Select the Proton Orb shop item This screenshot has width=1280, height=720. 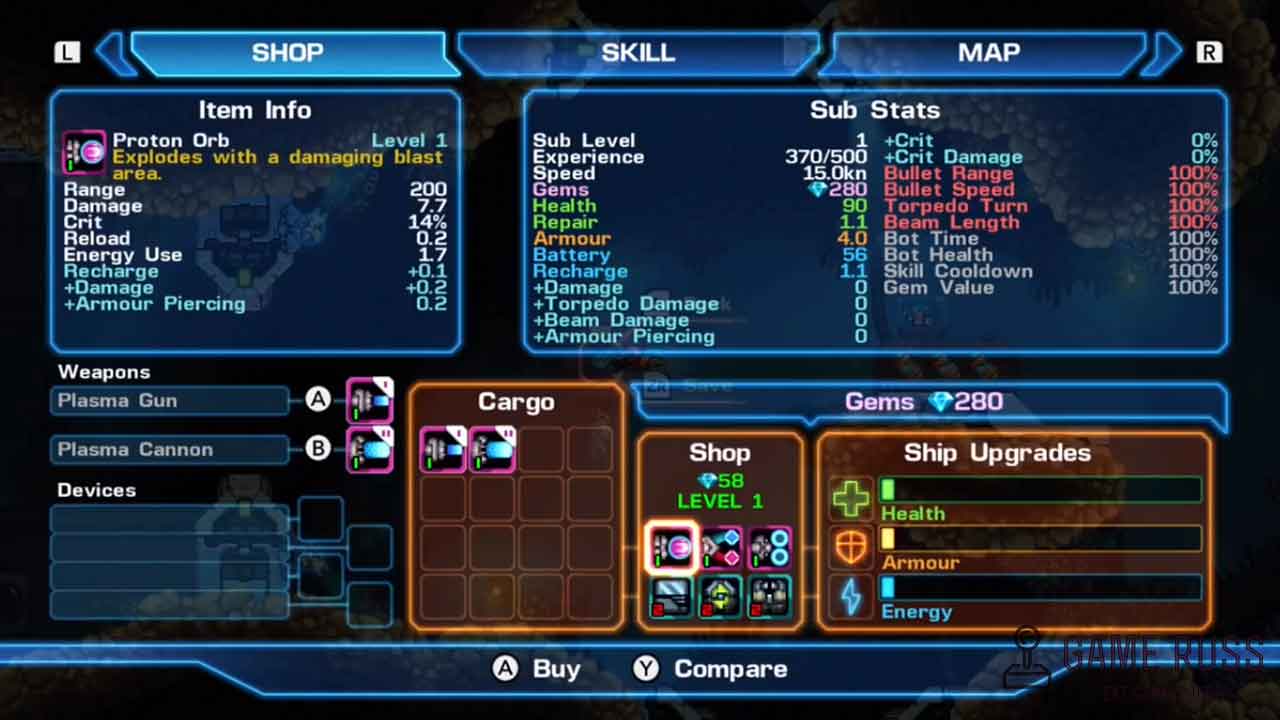[x=671, y=547]
